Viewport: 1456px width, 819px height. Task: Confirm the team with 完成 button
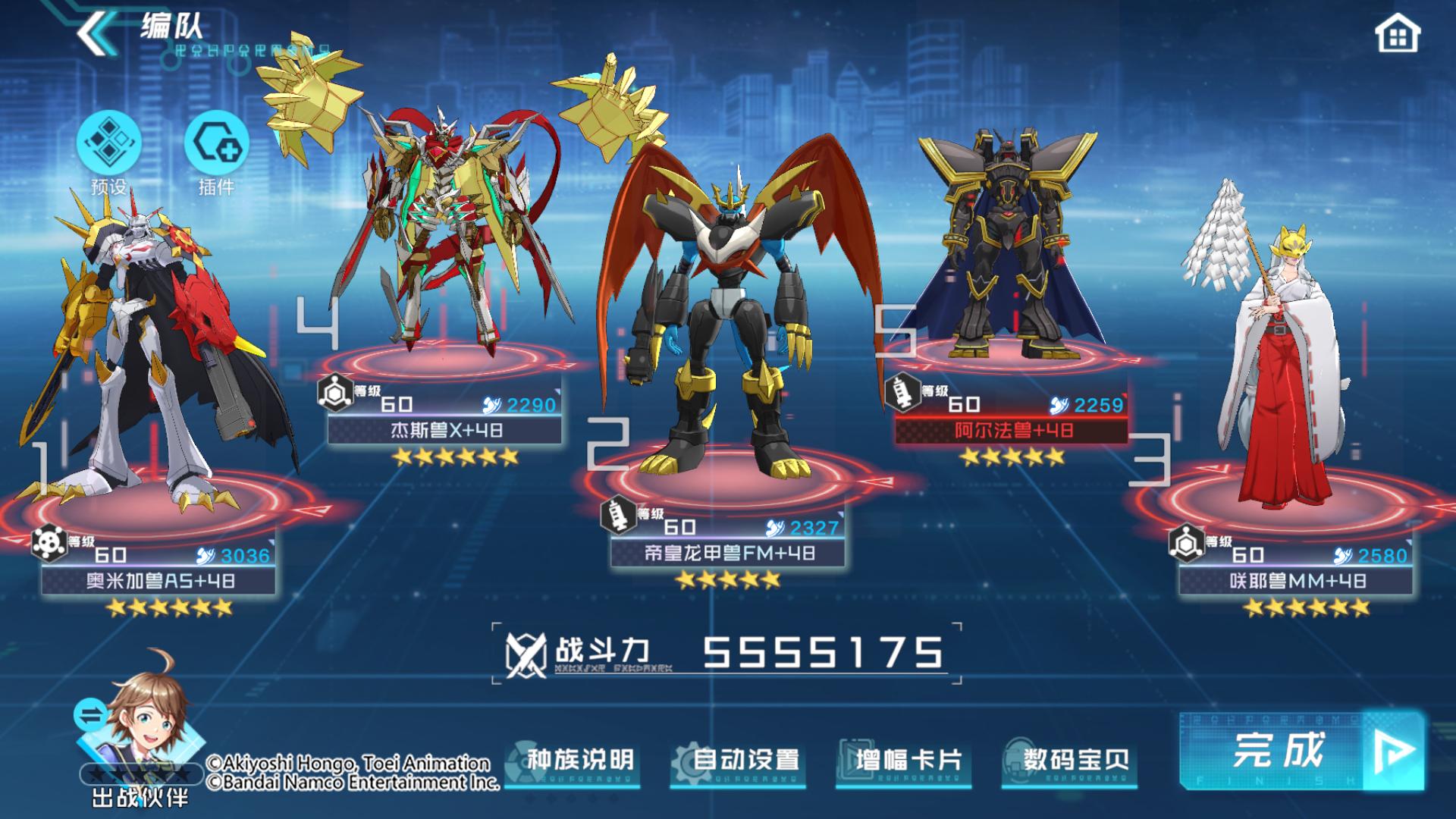[1301, 751]
